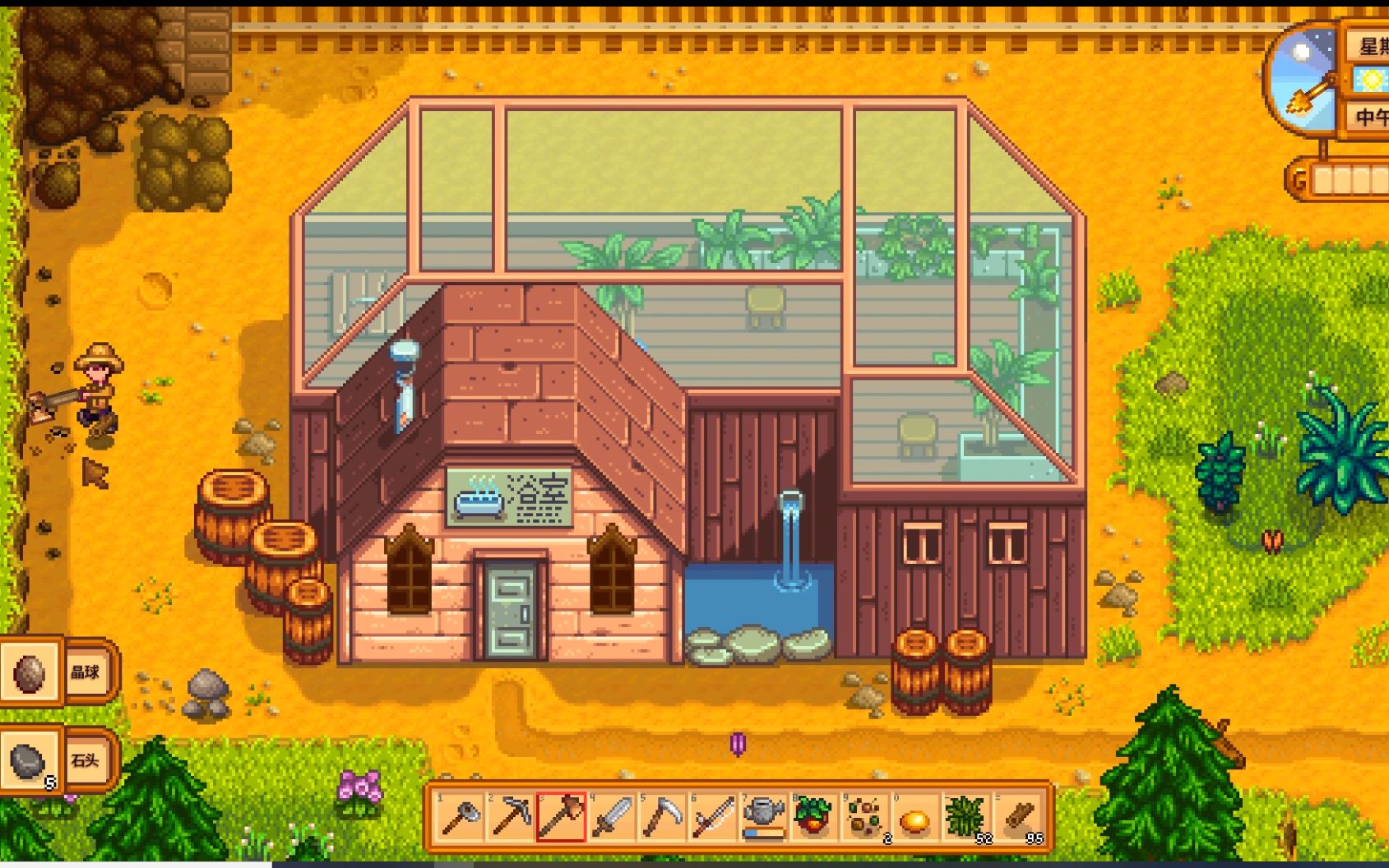The height and width of the screenshot is (868, 1389).
Task: Select the fiber stack of 52
Action: [x=966, y=818]
